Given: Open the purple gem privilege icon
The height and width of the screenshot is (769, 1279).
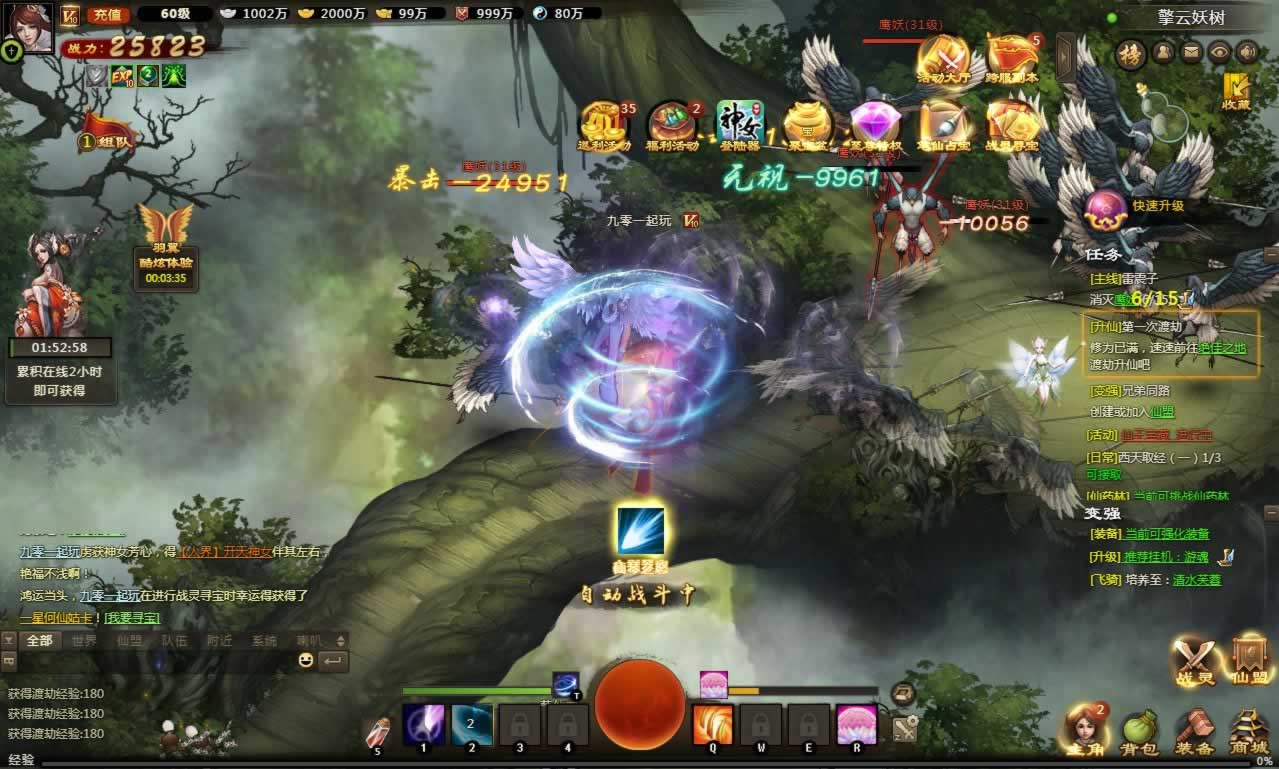Looking at the screenshot, I should (x=875, y=125).
